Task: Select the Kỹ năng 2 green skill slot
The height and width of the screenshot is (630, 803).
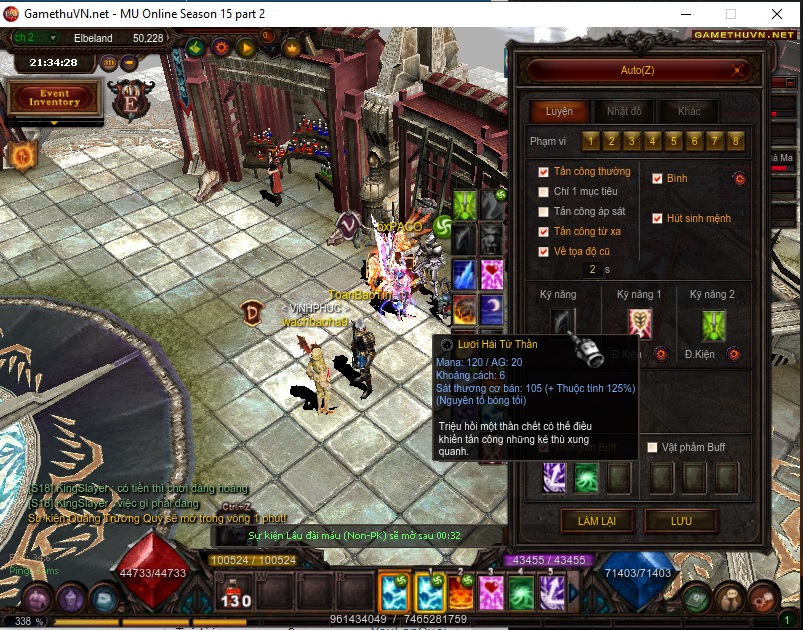Action: tap(713, 324)
